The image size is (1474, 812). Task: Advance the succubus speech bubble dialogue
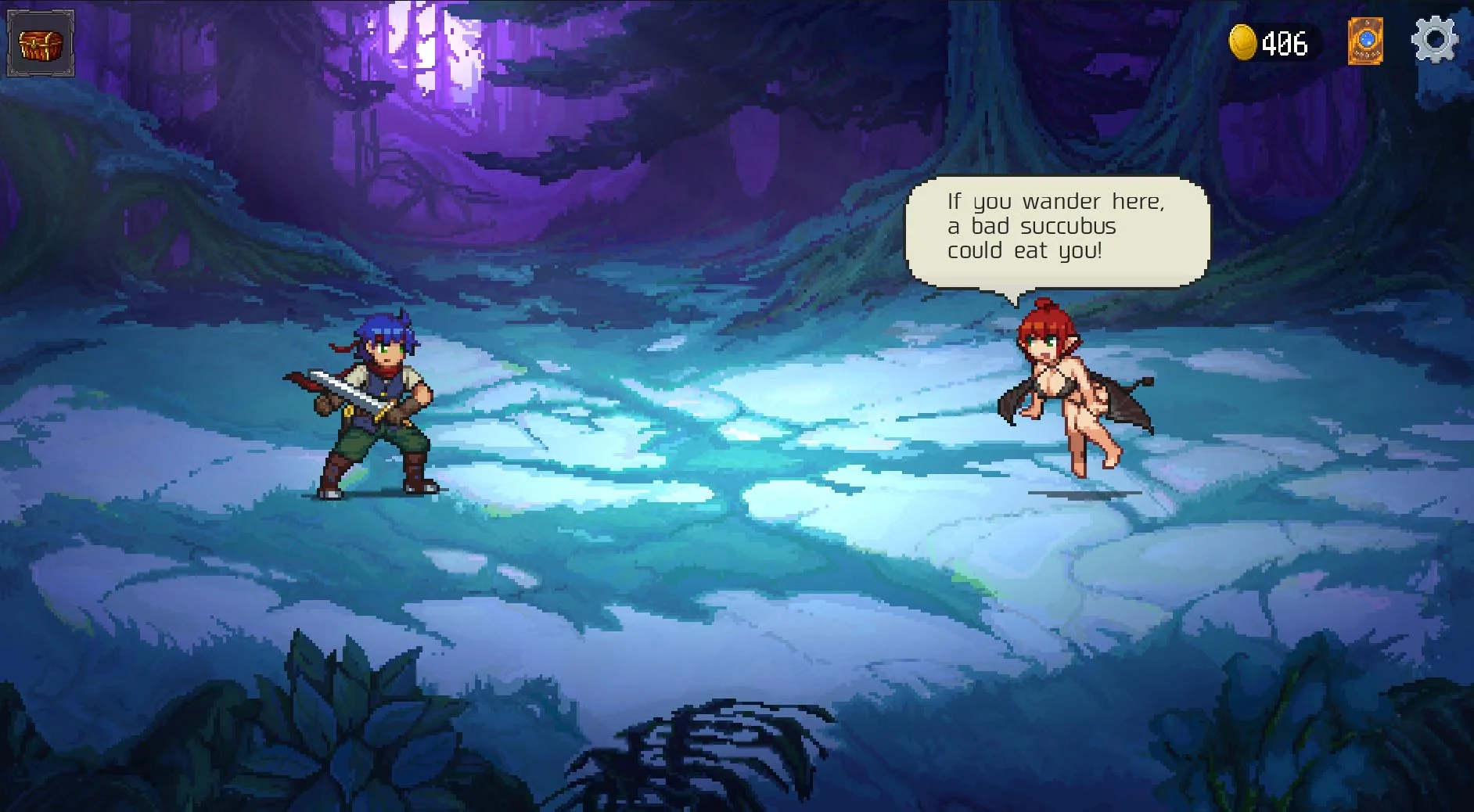(x=1056, y=230)
